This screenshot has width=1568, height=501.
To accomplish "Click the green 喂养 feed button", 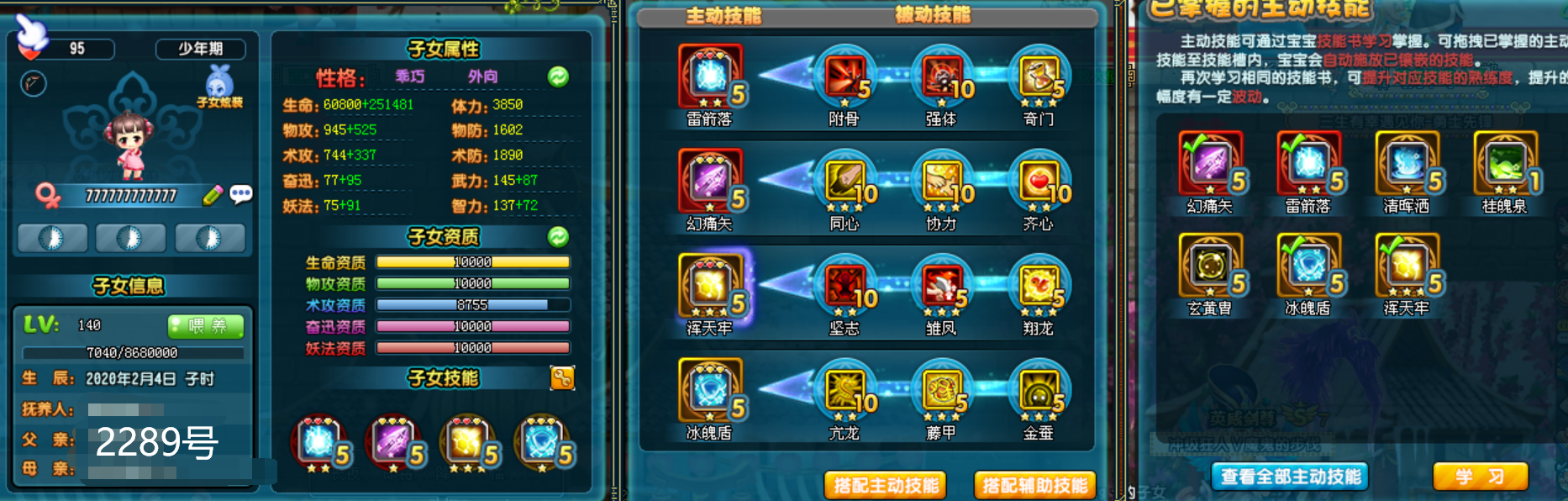I will [206, 325].
